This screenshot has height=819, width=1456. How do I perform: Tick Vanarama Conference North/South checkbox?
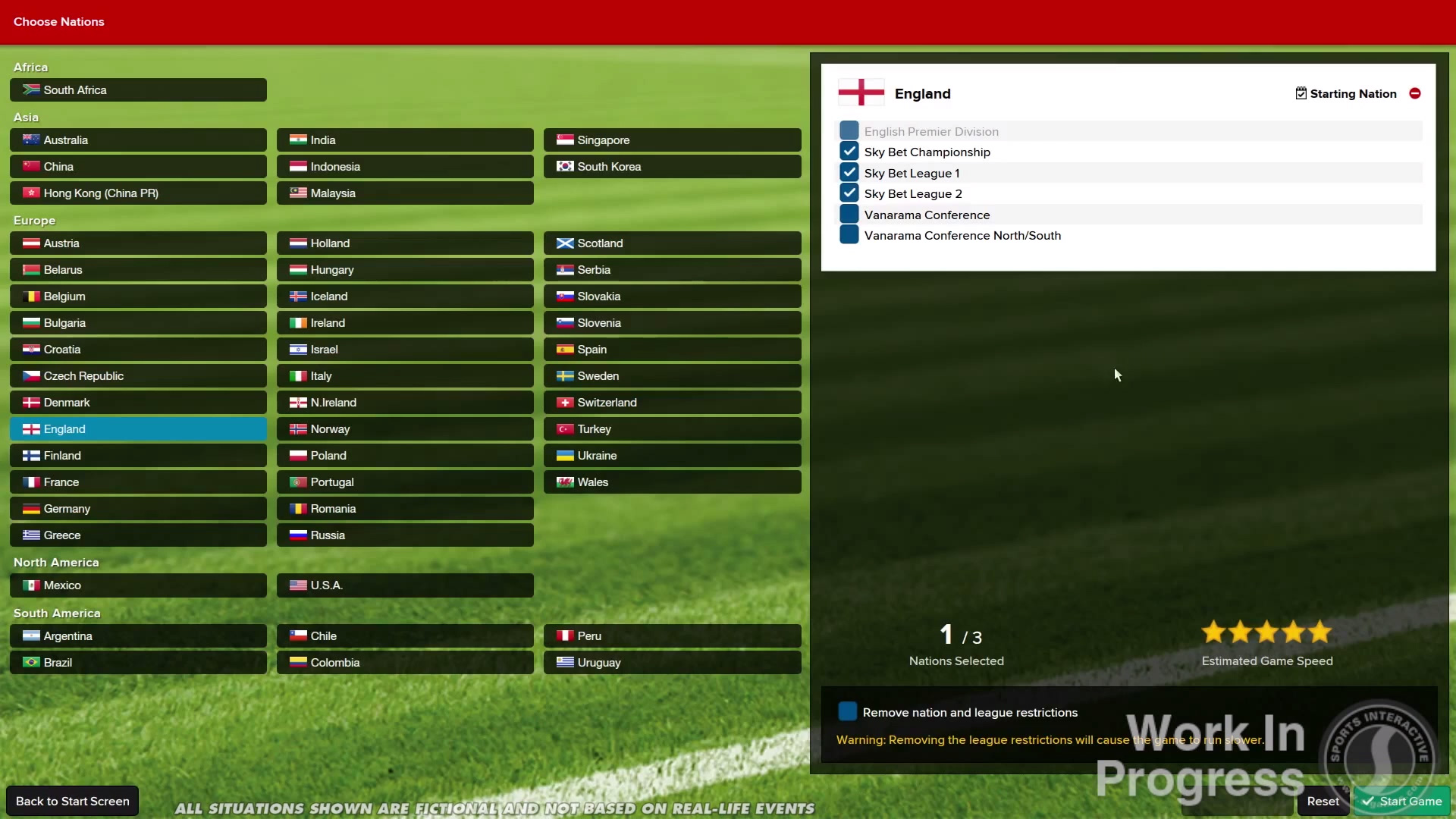tap(849, 235)
